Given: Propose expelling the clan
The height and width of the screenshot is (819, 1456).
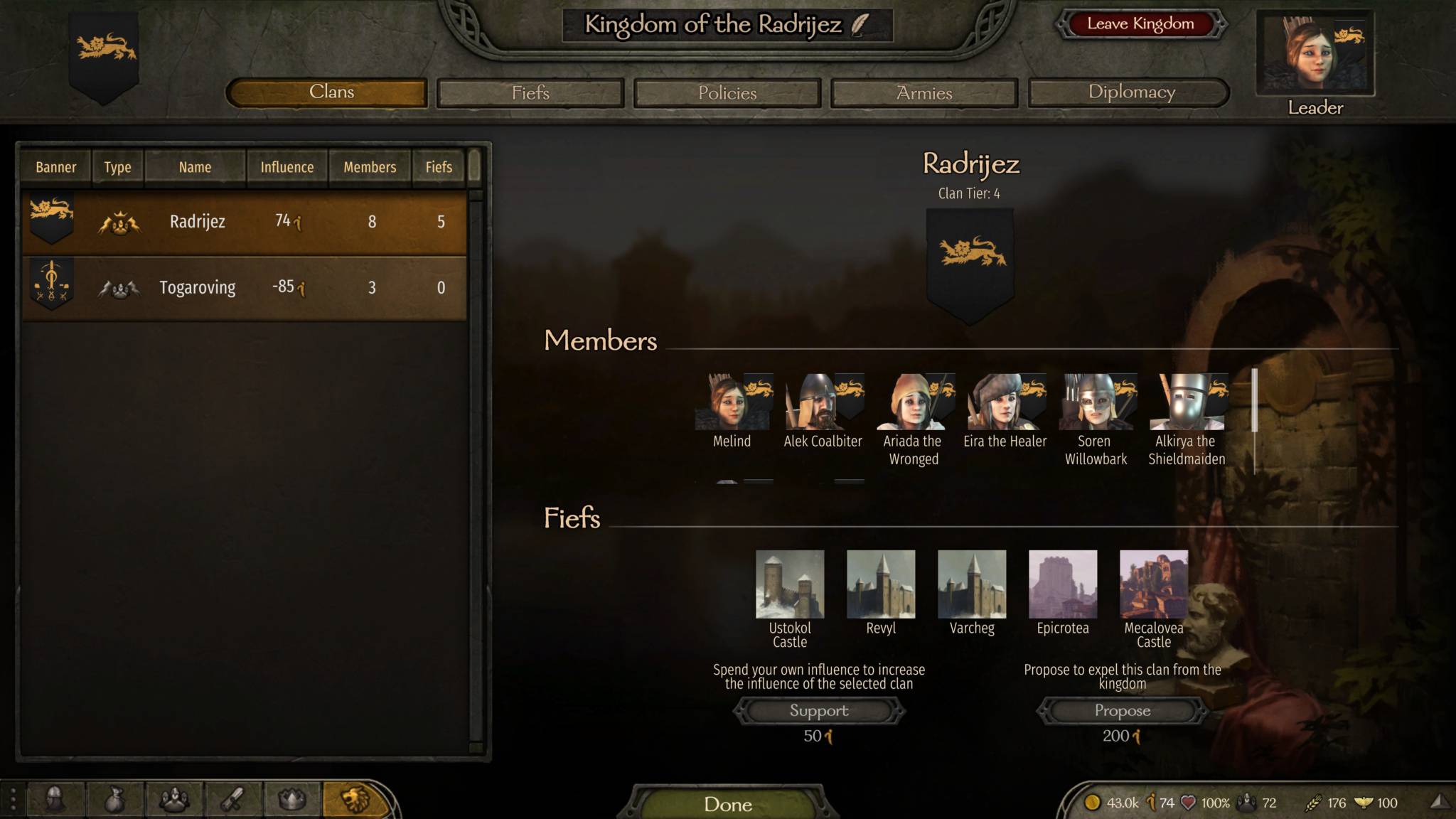Looking at the screenshot, I should [x=1122, y=710].
